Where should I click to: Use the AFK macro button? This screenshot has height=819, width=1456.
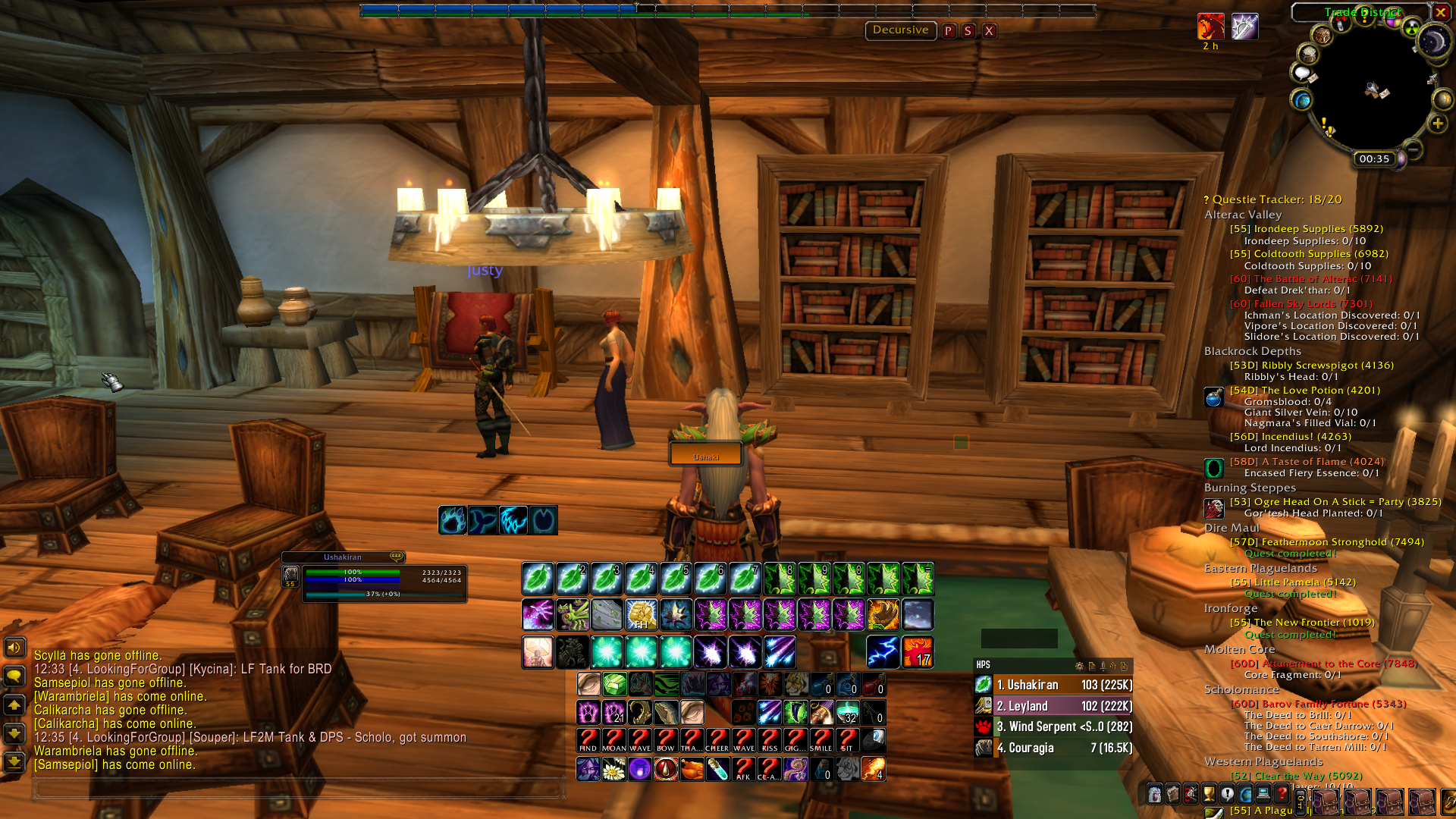tap(743, 769)
